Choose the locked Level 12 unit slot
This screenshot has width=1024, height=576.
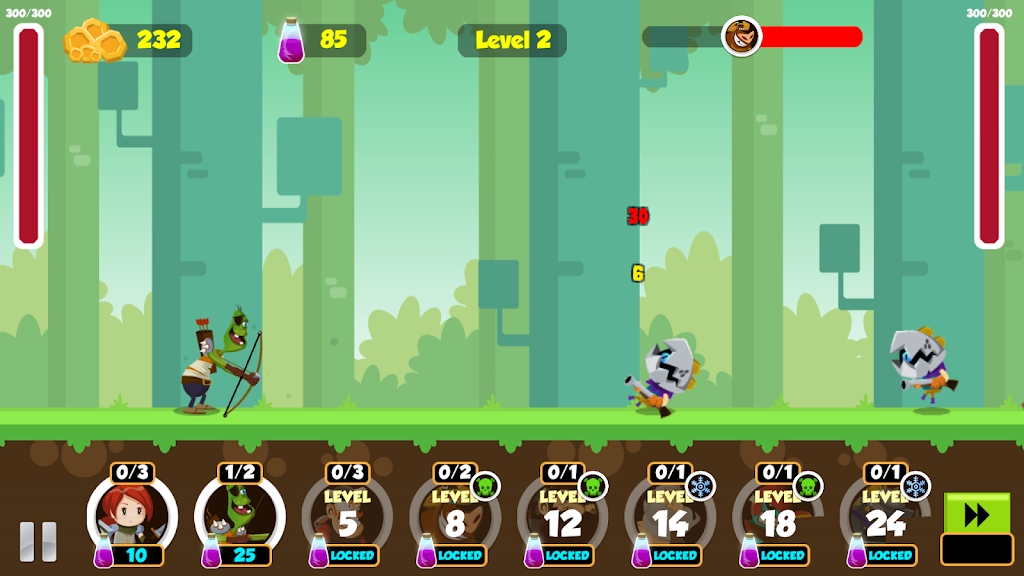(x=563, y=516)
